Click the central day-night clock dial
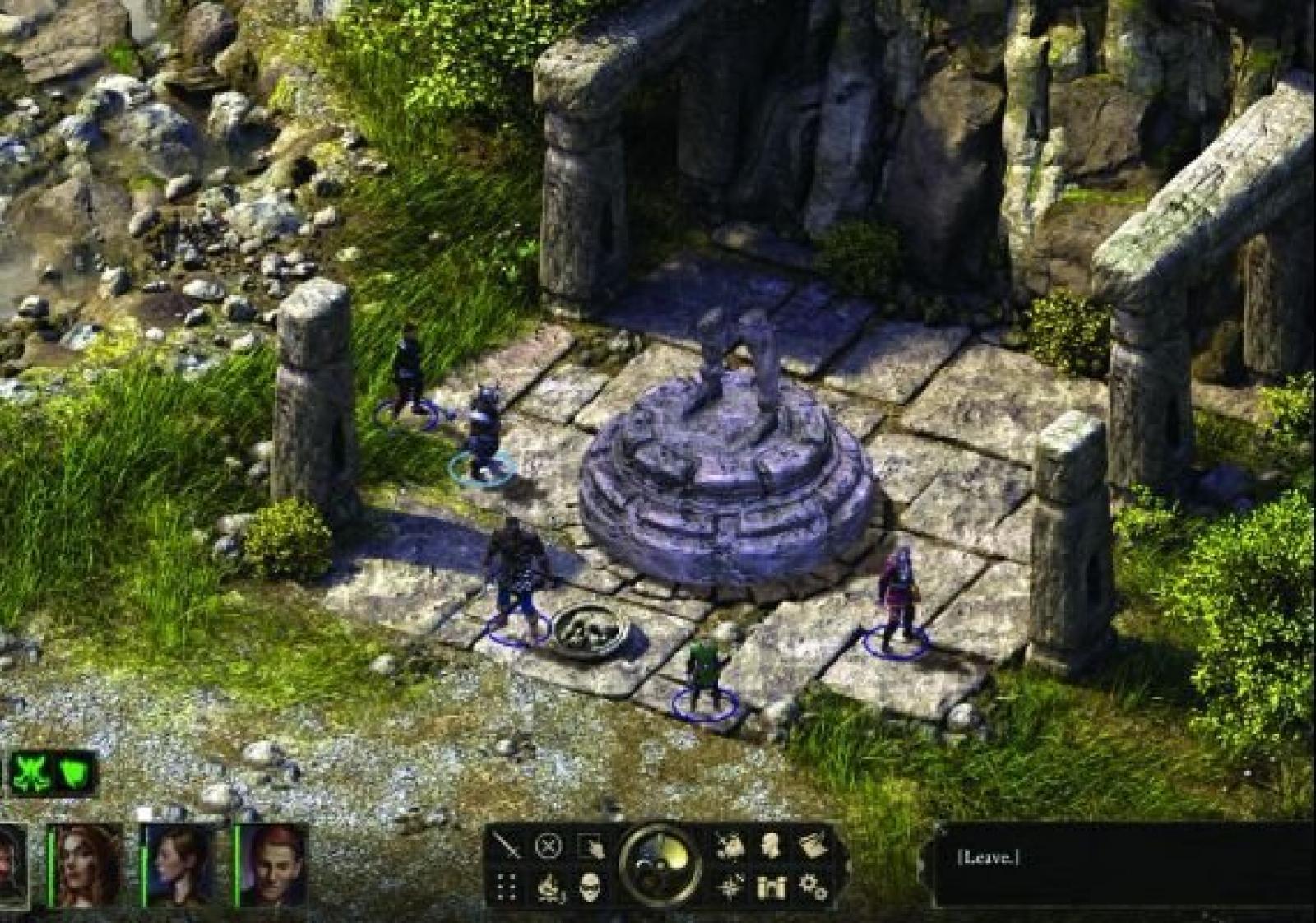The image size is (1316, 923). point(660,865)
